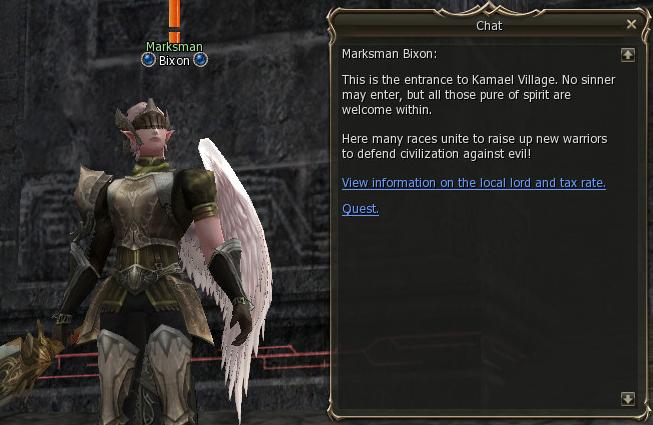View information on local lord and tax rate

point(474,183)
